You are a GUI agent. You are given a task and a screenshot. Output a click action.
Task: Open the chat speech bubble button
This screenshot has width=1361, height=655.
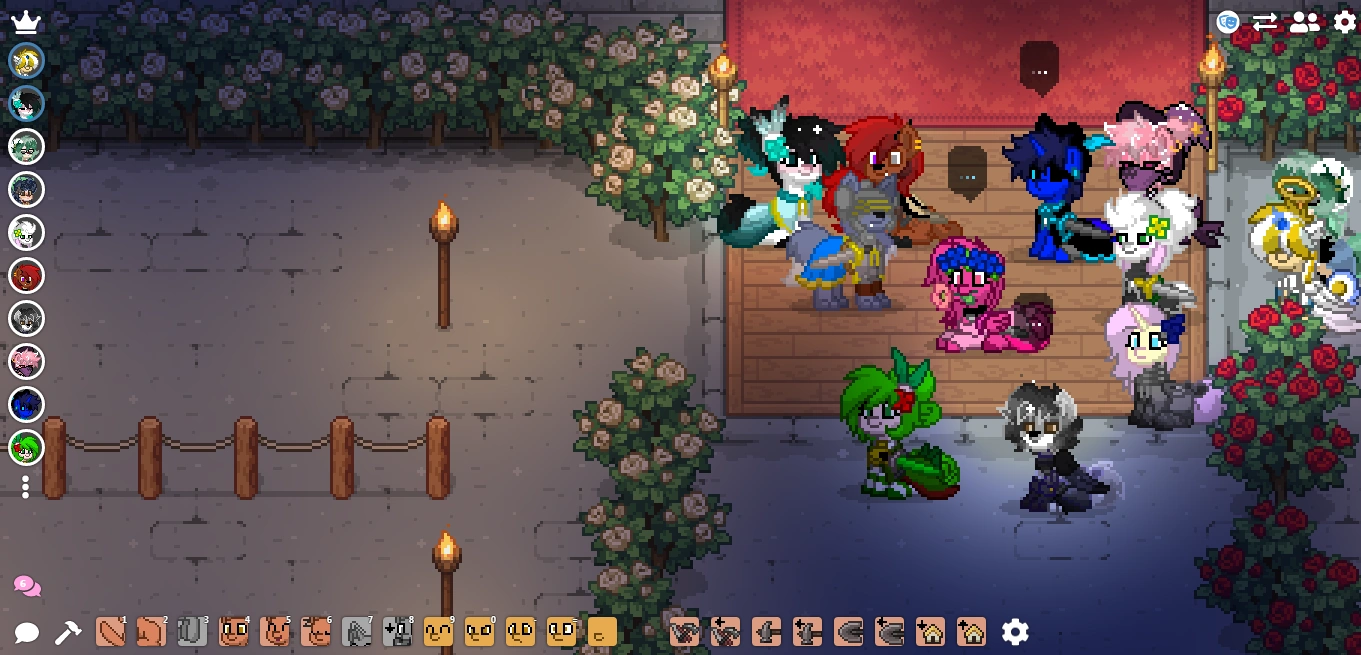pyautogui.click(x=26, y=633)
